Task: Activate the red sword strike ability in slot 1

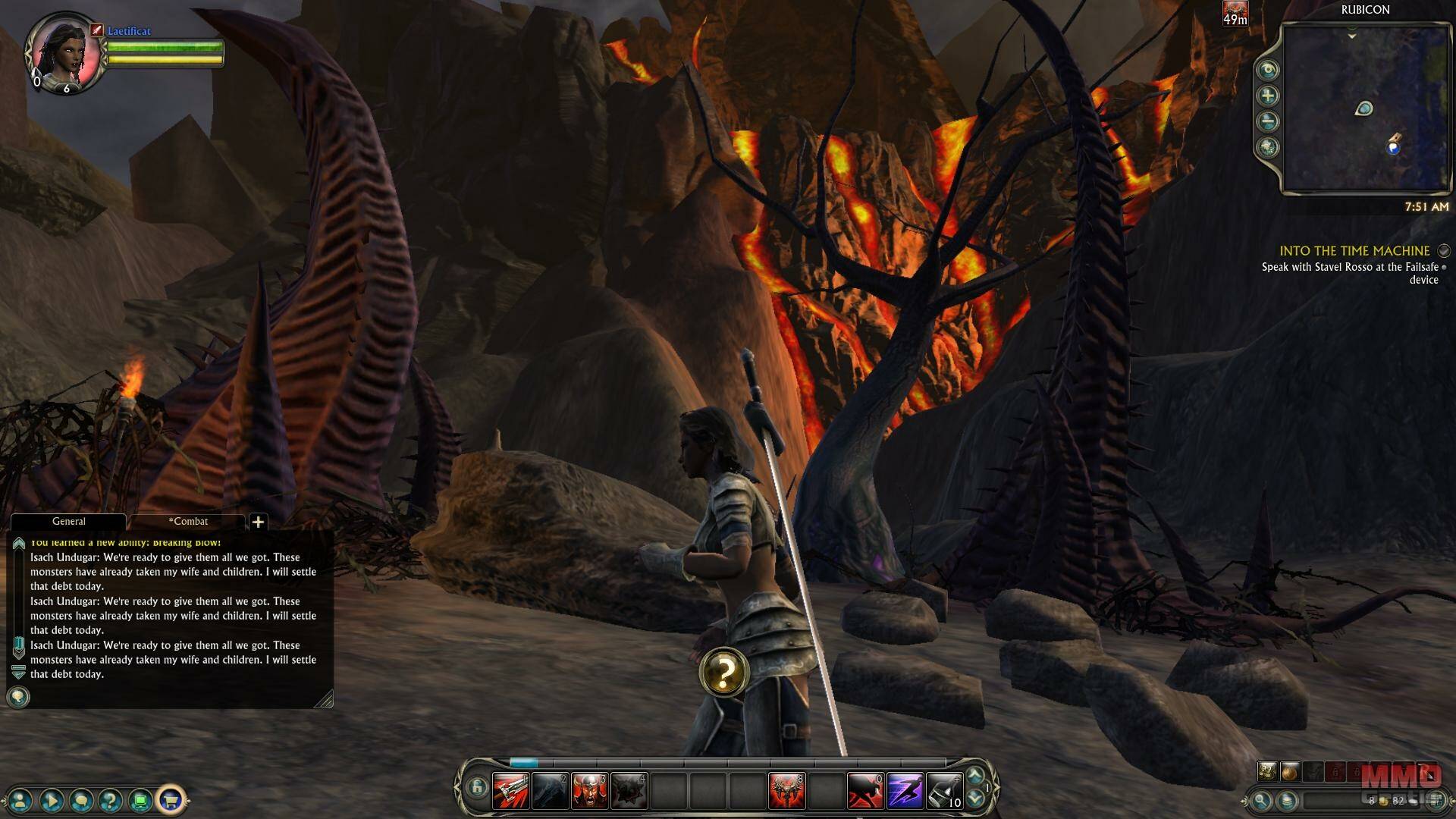Action: (510, 791)
